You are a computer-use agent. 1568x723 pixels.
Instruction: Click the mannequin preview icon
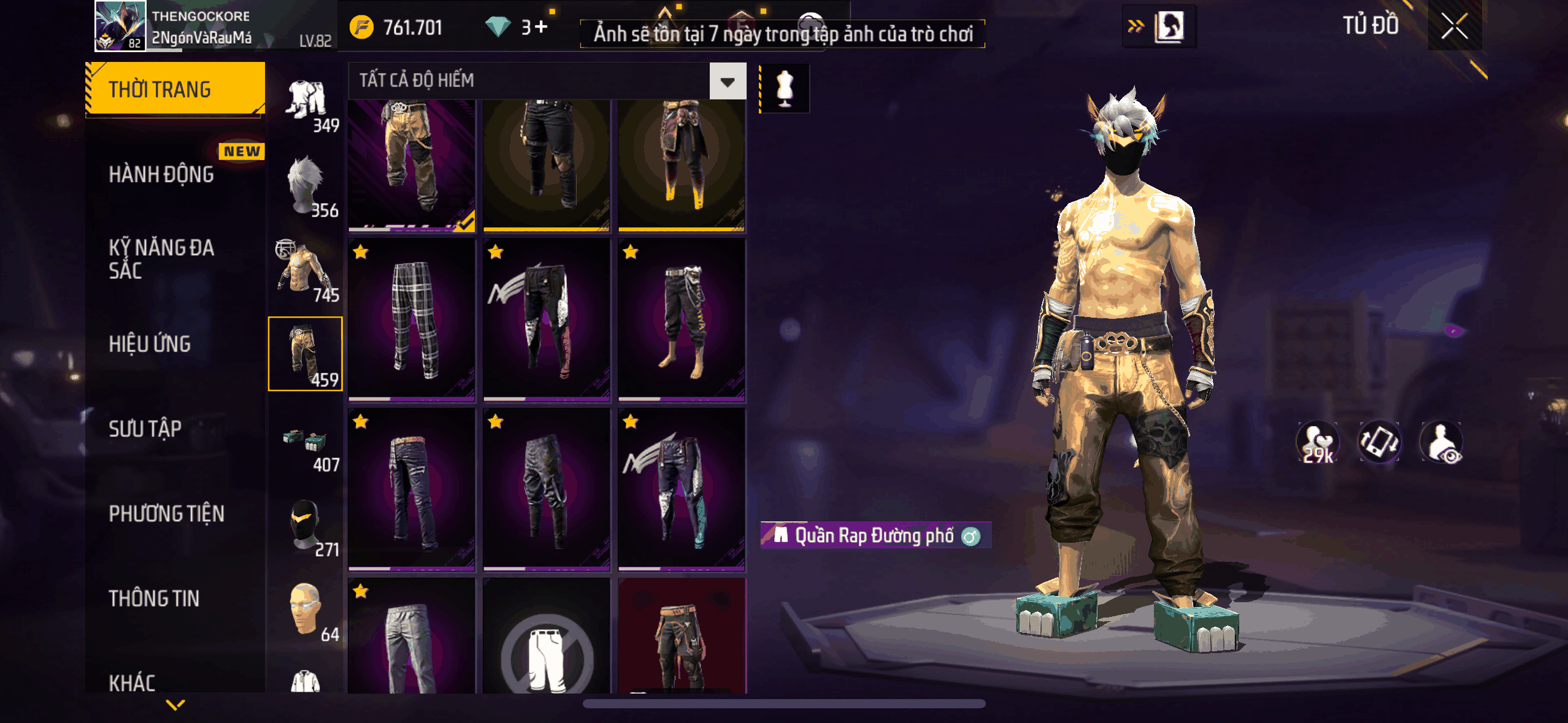pyautogui.click(x=785, y=89)
